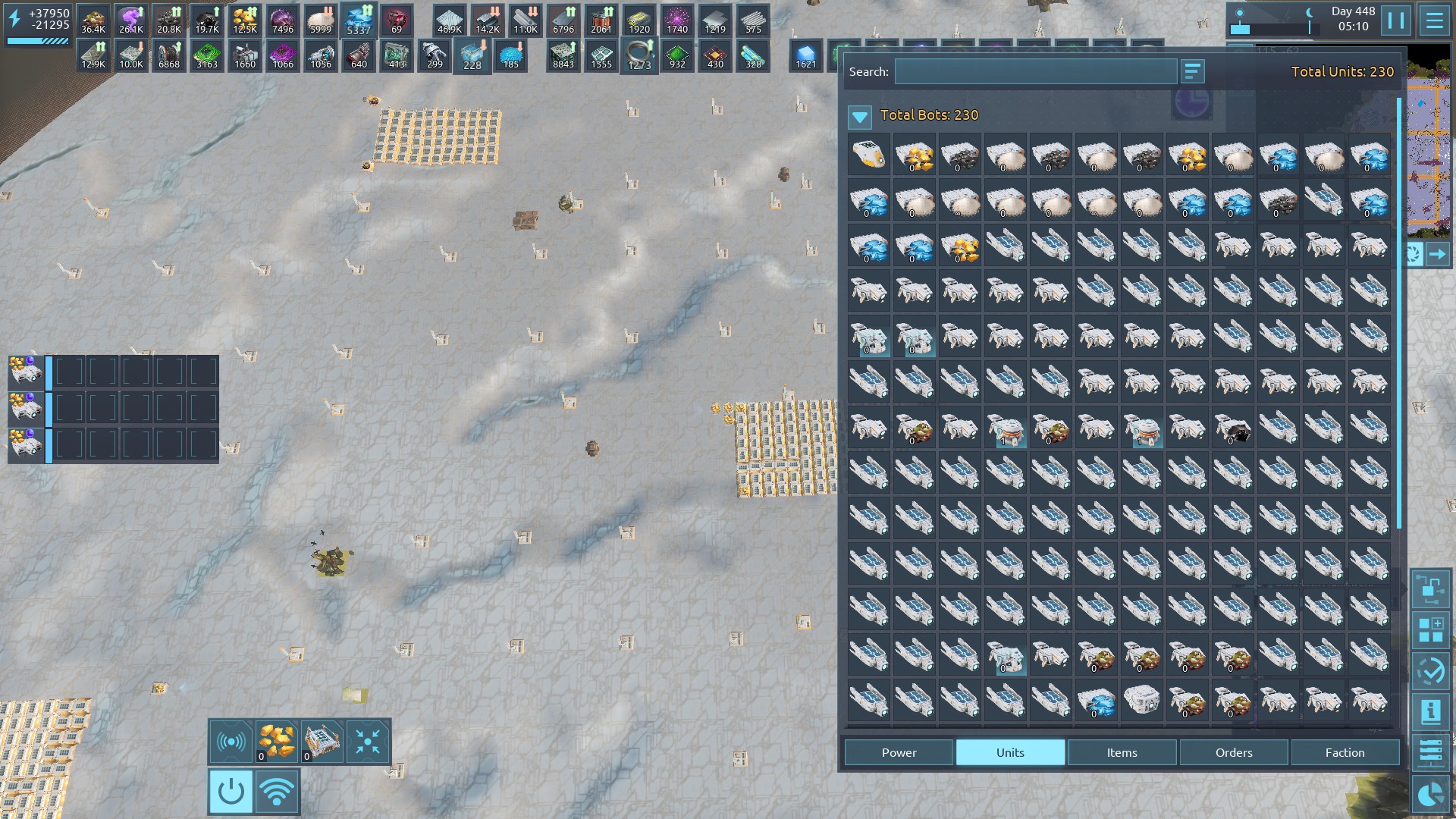
Task: Click the four-arrows converge icon
Action: 368,741
